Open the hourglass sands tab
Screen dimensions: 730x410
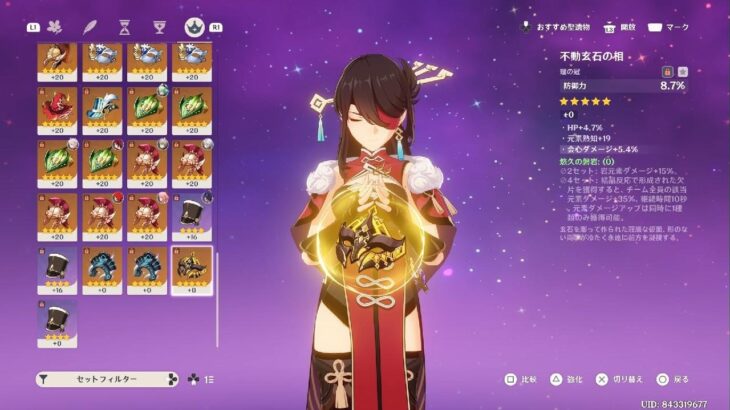point(124,27)
